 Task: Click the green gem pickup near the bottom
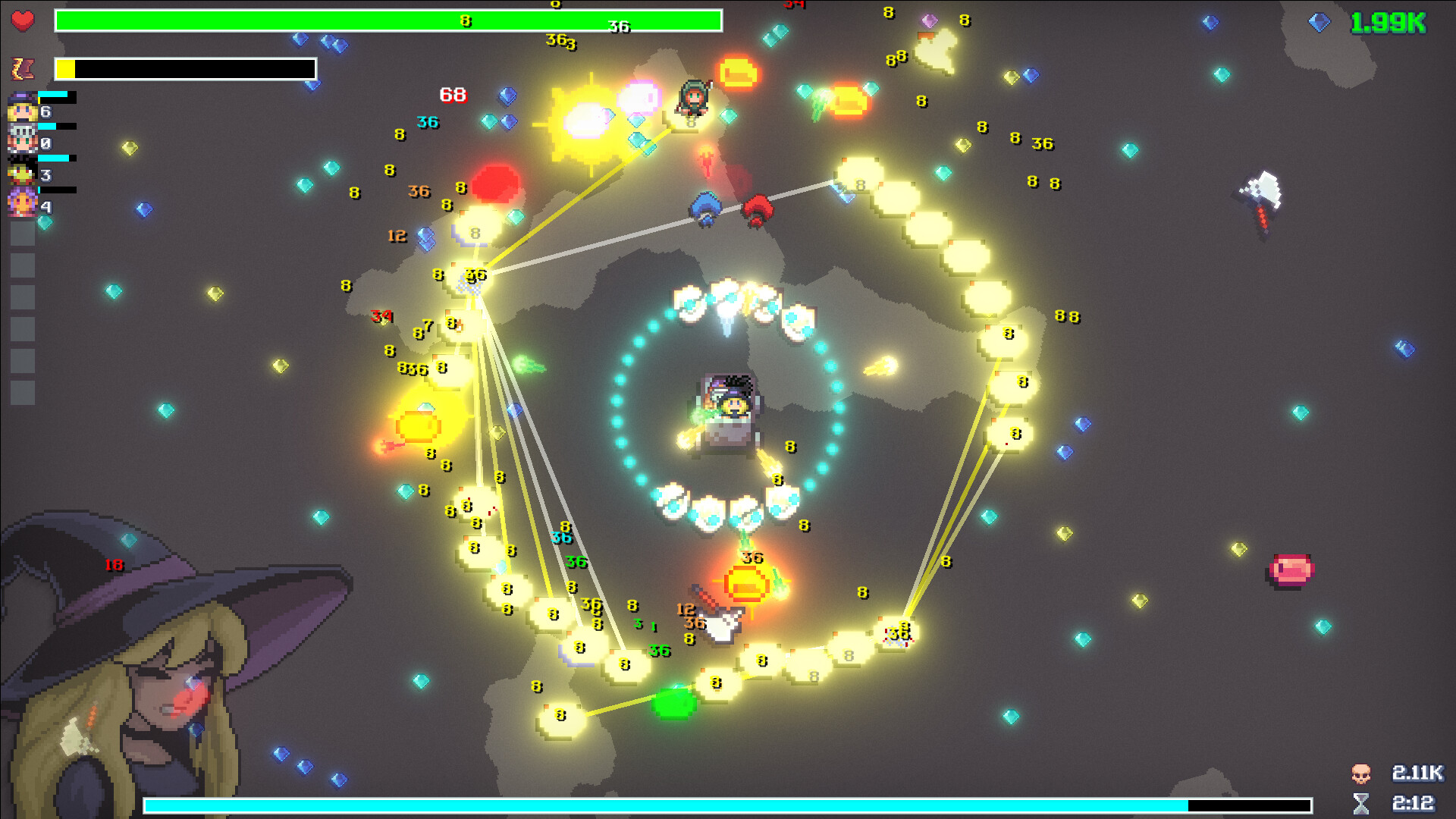tap(675, 705)
